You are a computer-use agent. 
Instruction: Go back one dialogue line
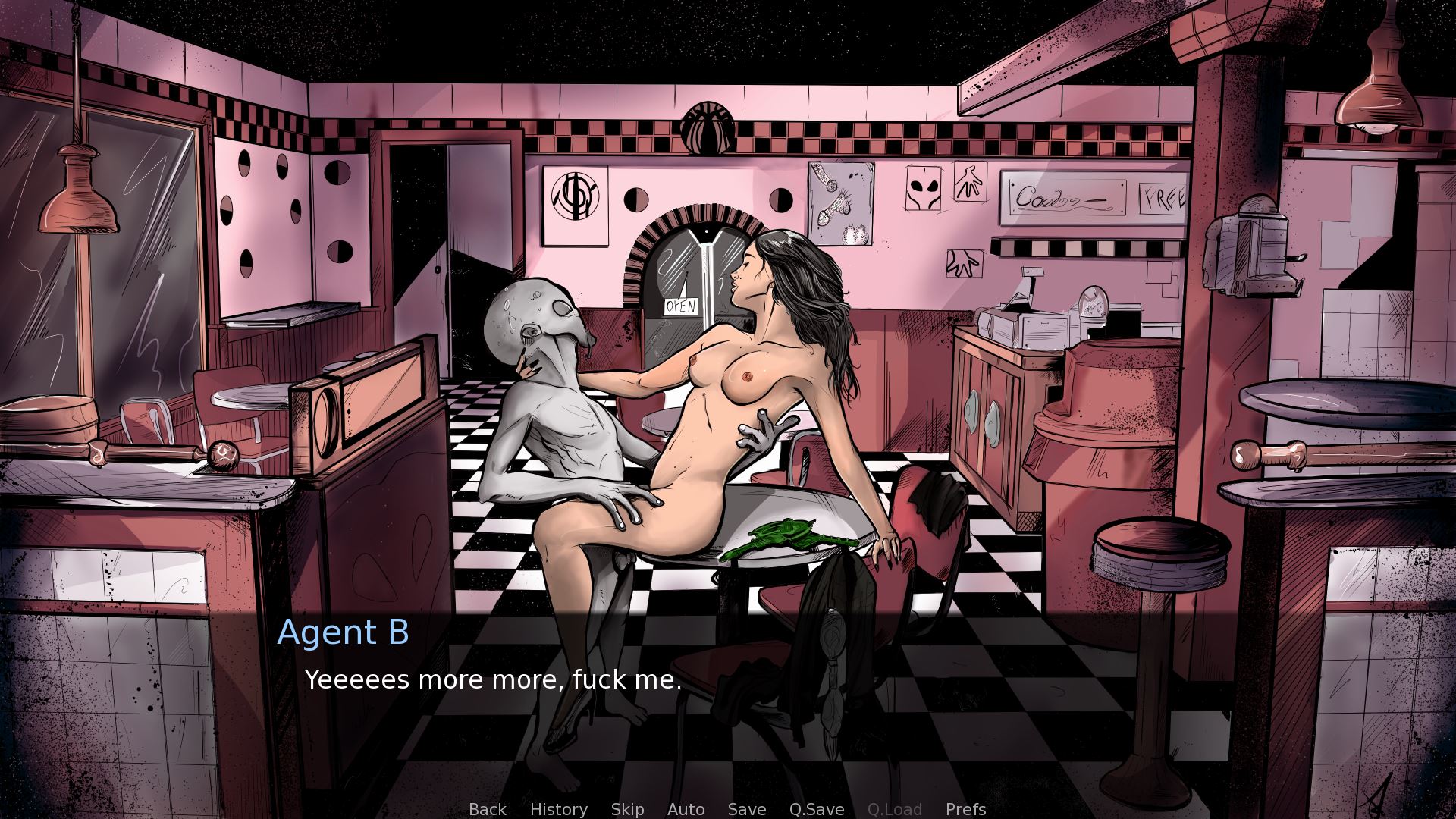point(487,809)
